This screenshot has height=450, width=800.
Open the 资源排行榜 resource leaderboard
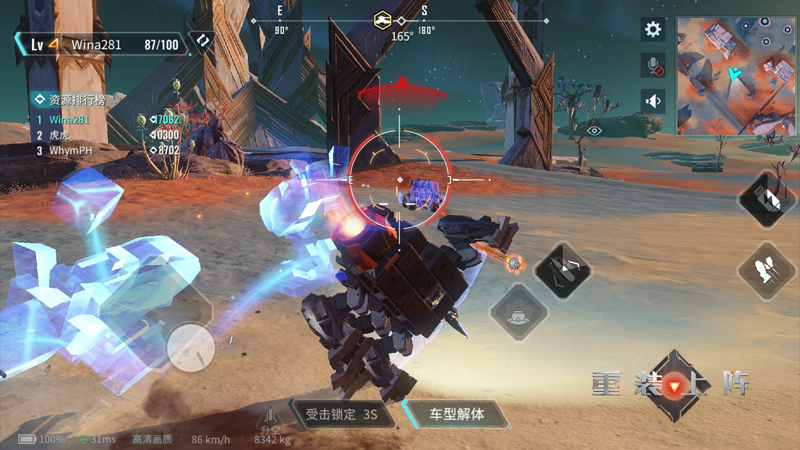[x=68, y=100]
